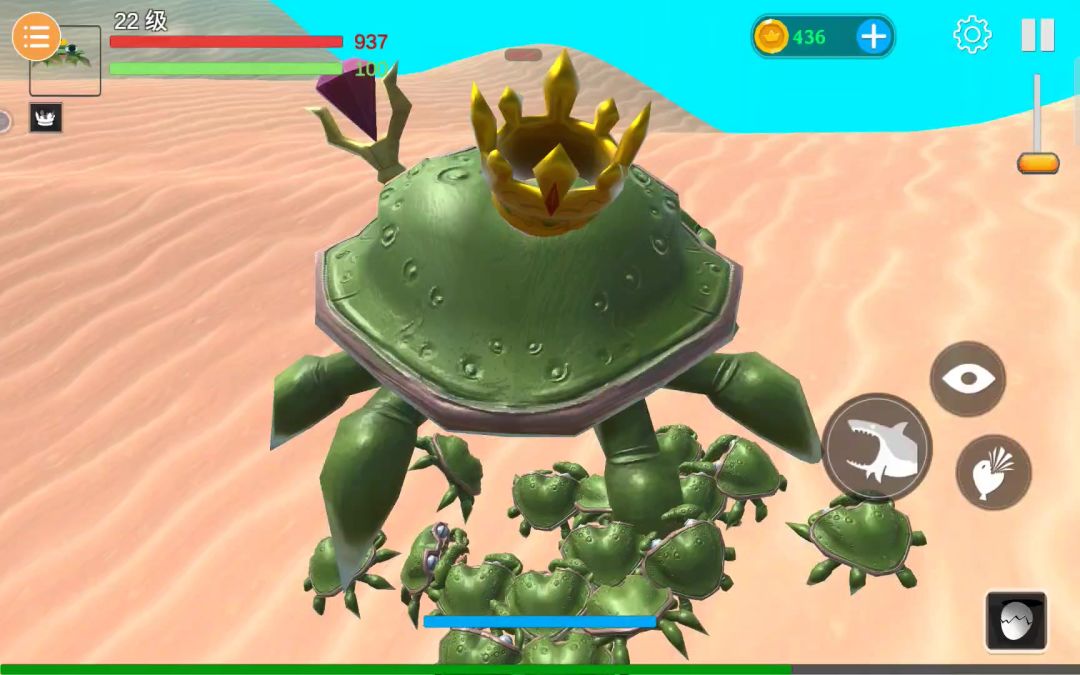This screenshot has width=1080, height=675.
Task: Activate the shark bite attack
Action: [877, 448]
